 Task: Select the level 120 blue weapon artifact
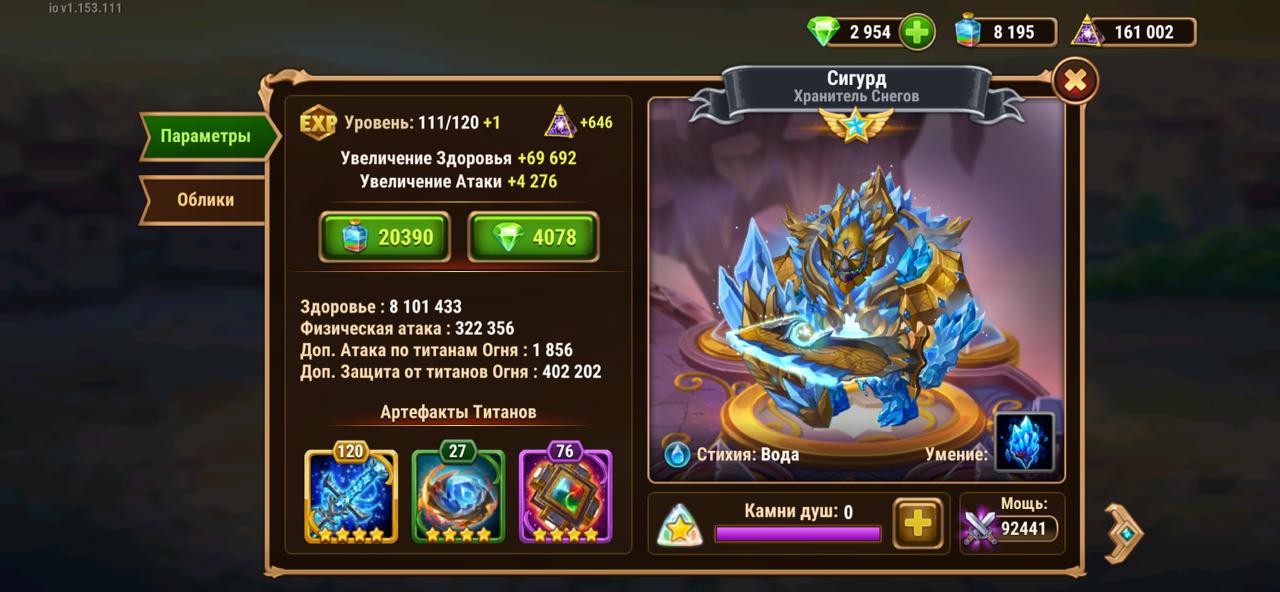(x=351, y=495)
